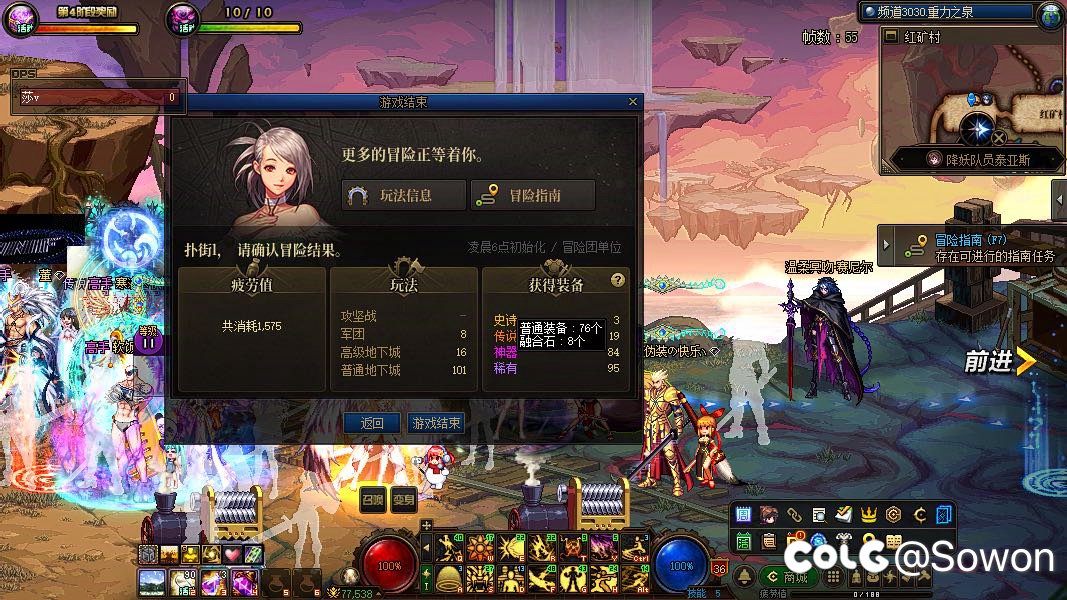Open the 冒险指南 (F7) quest tracker
The height and width of the screenshot is (600, 1067).
click(970, 247)
